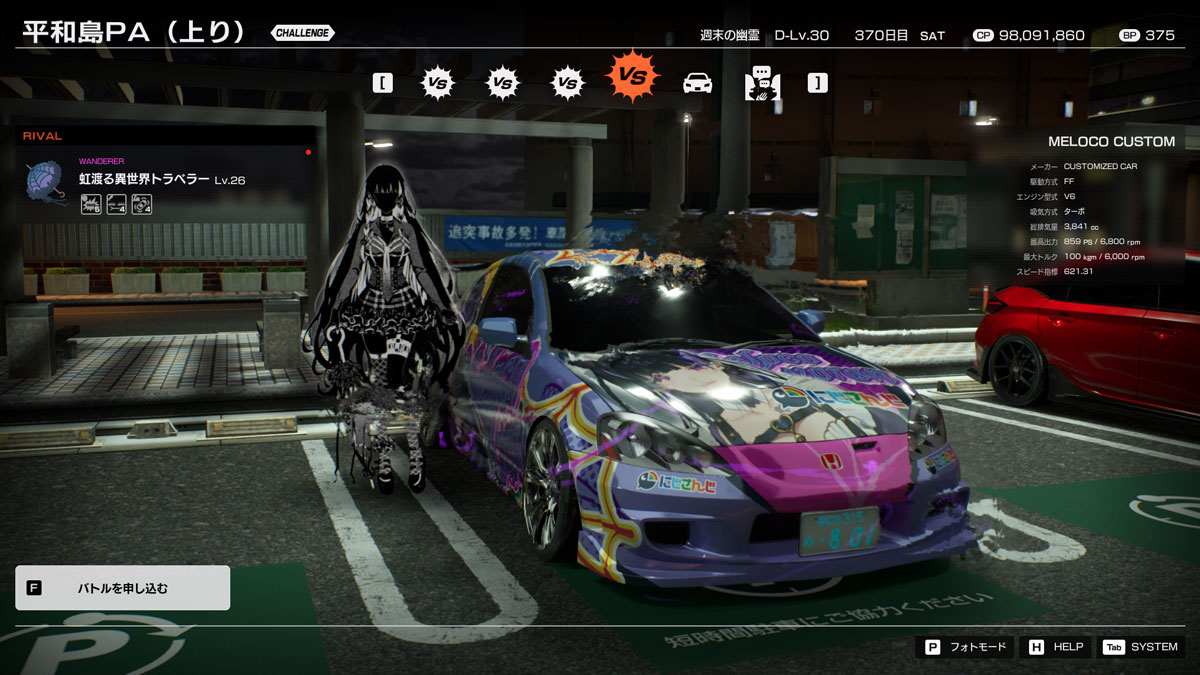The height and width of the screenshot is (675, 1200).
Task: Open the HELP screen
Action: [1055, 647]
